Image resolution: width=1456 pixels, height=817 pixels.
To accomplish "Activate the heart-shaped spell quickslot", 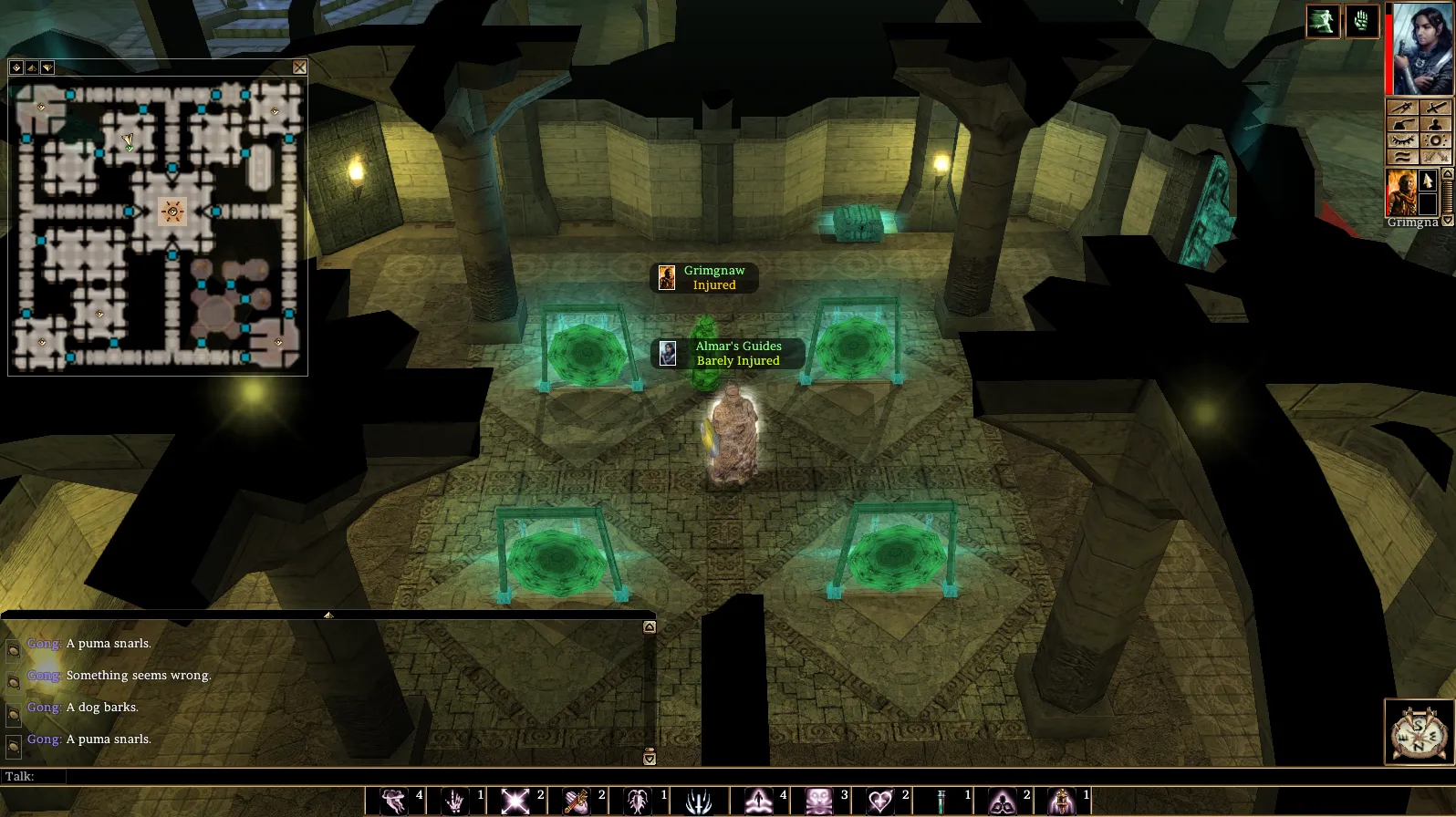I will coord(879,801).
